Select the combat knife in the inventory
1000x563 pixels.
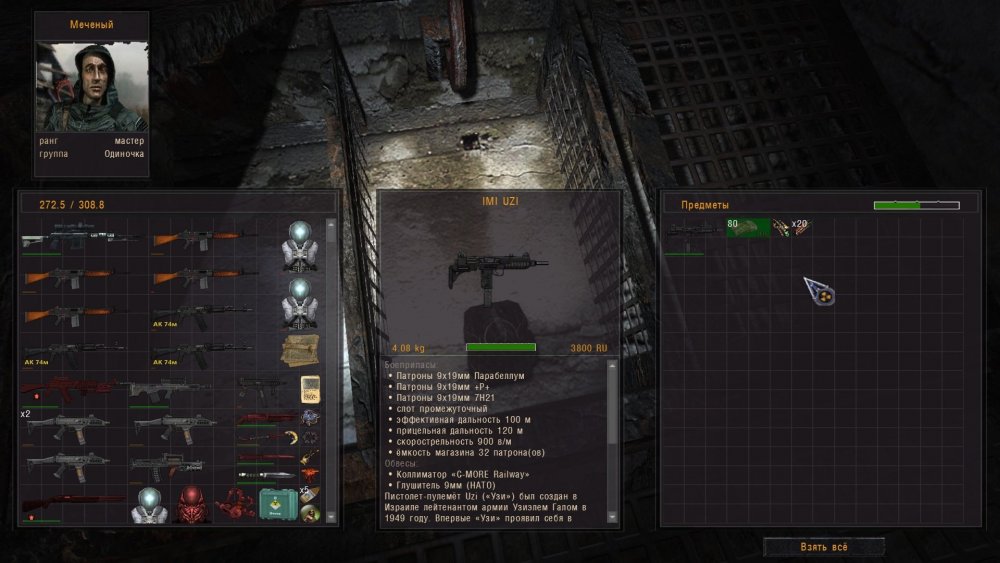coord(266,474)
